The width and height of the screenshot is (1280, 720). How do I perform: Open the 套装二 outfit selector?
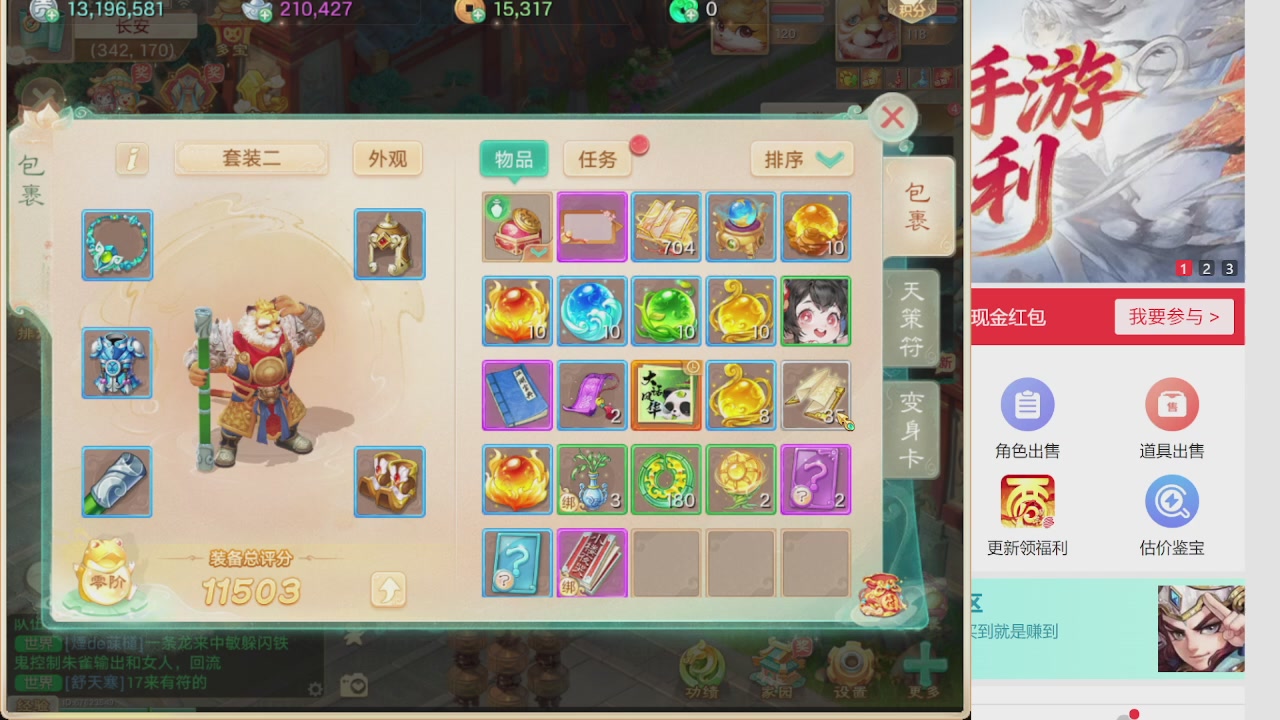[x=250, y=159]
